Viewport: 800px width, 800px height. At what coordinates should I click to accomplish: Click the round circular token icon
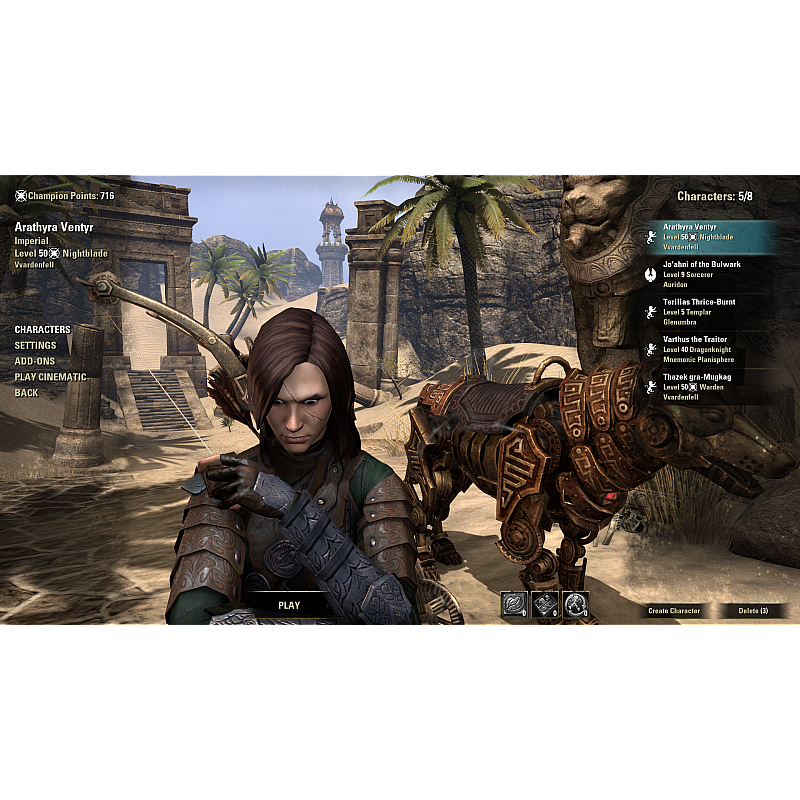pyautogui.click(x=575, y=604)
